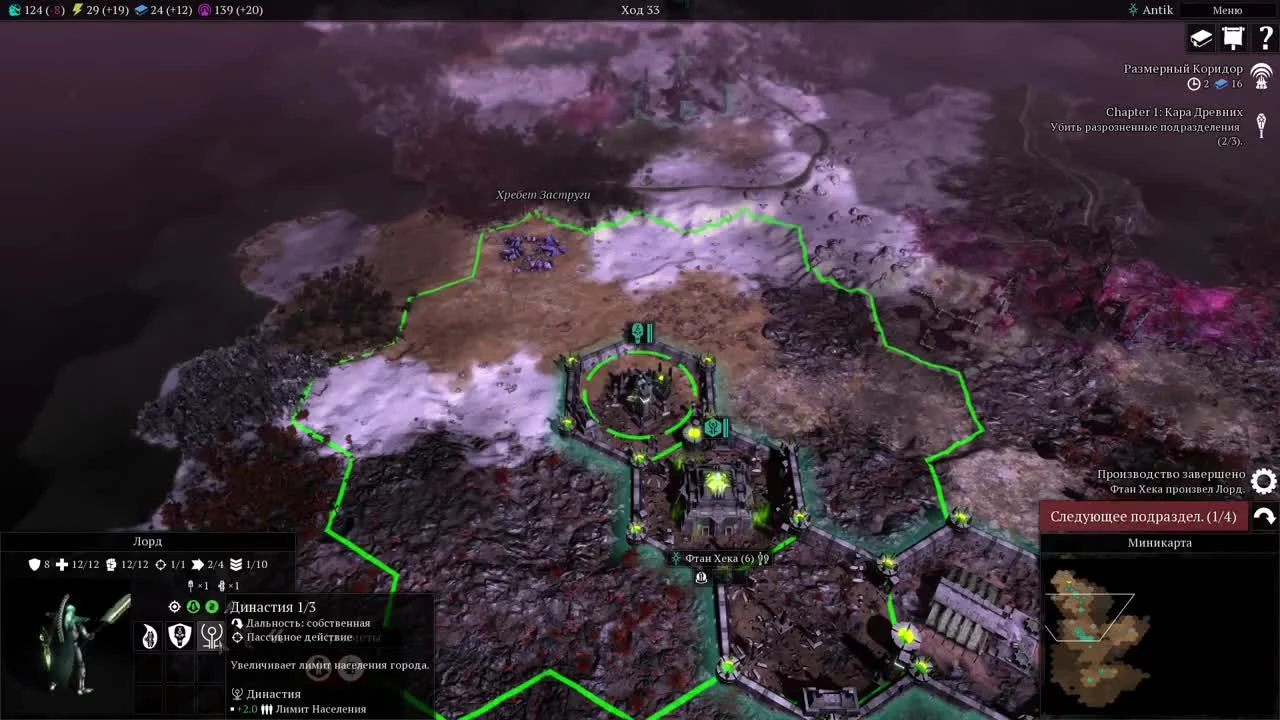The image size is (1280, 720).
Task: Open the Меню in the top right
Action: (1227, 9)
